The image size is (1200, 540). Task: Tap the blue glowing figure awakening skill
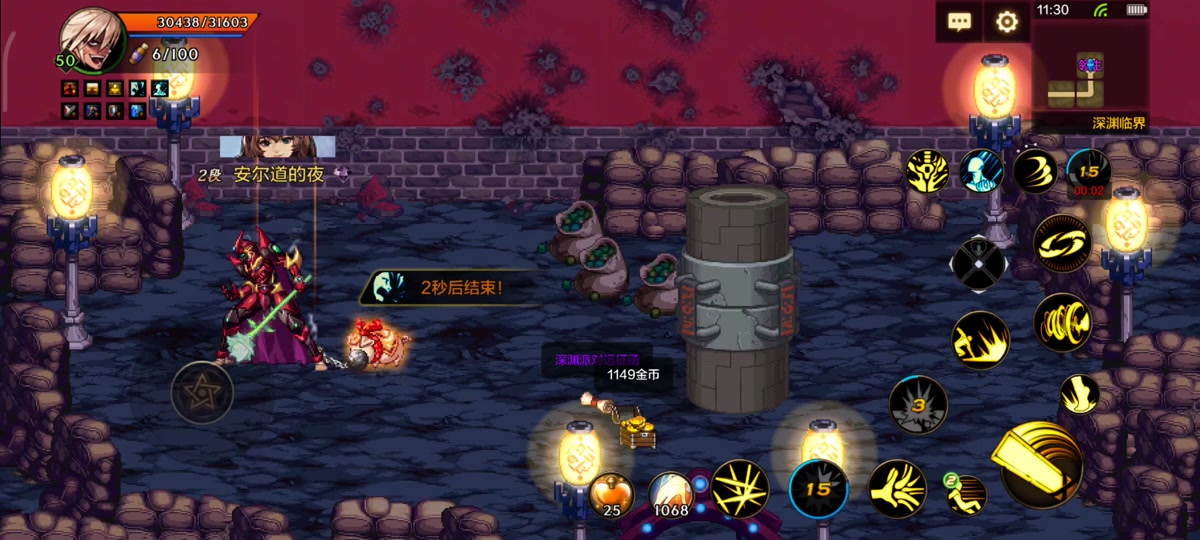pos(982,171)
